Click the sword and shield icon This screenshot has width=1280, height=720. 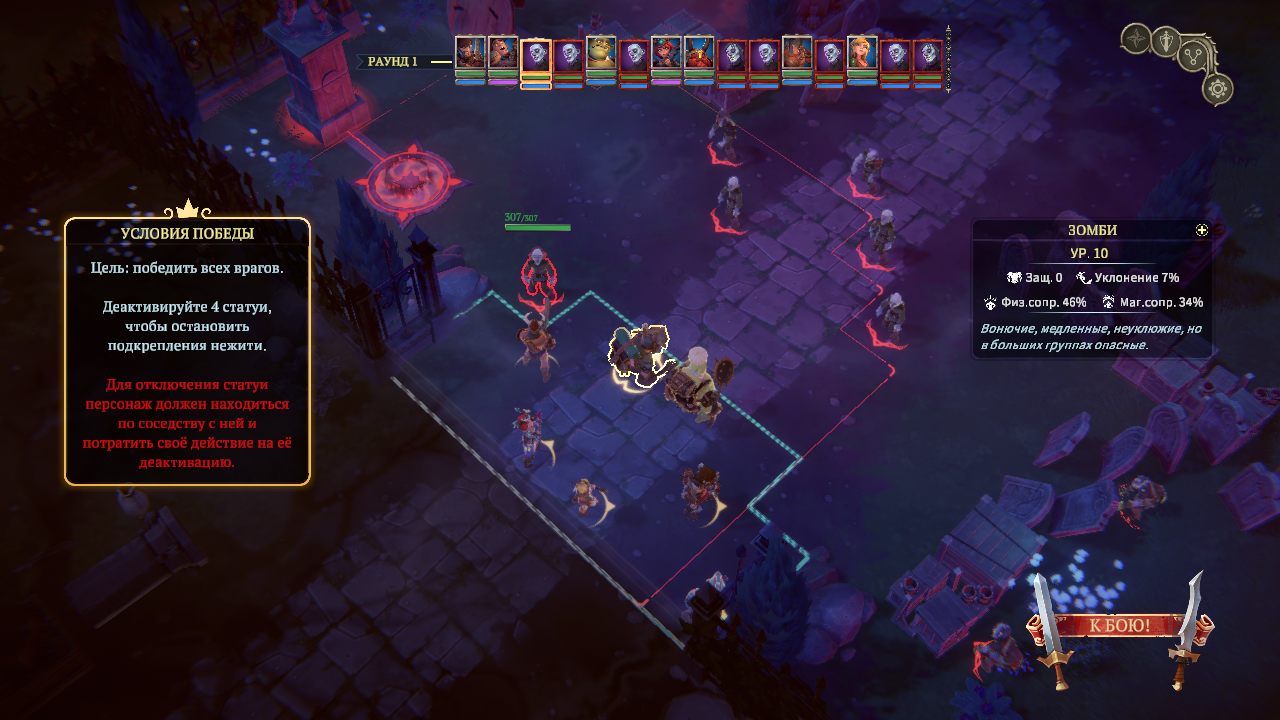[1165, 41]
